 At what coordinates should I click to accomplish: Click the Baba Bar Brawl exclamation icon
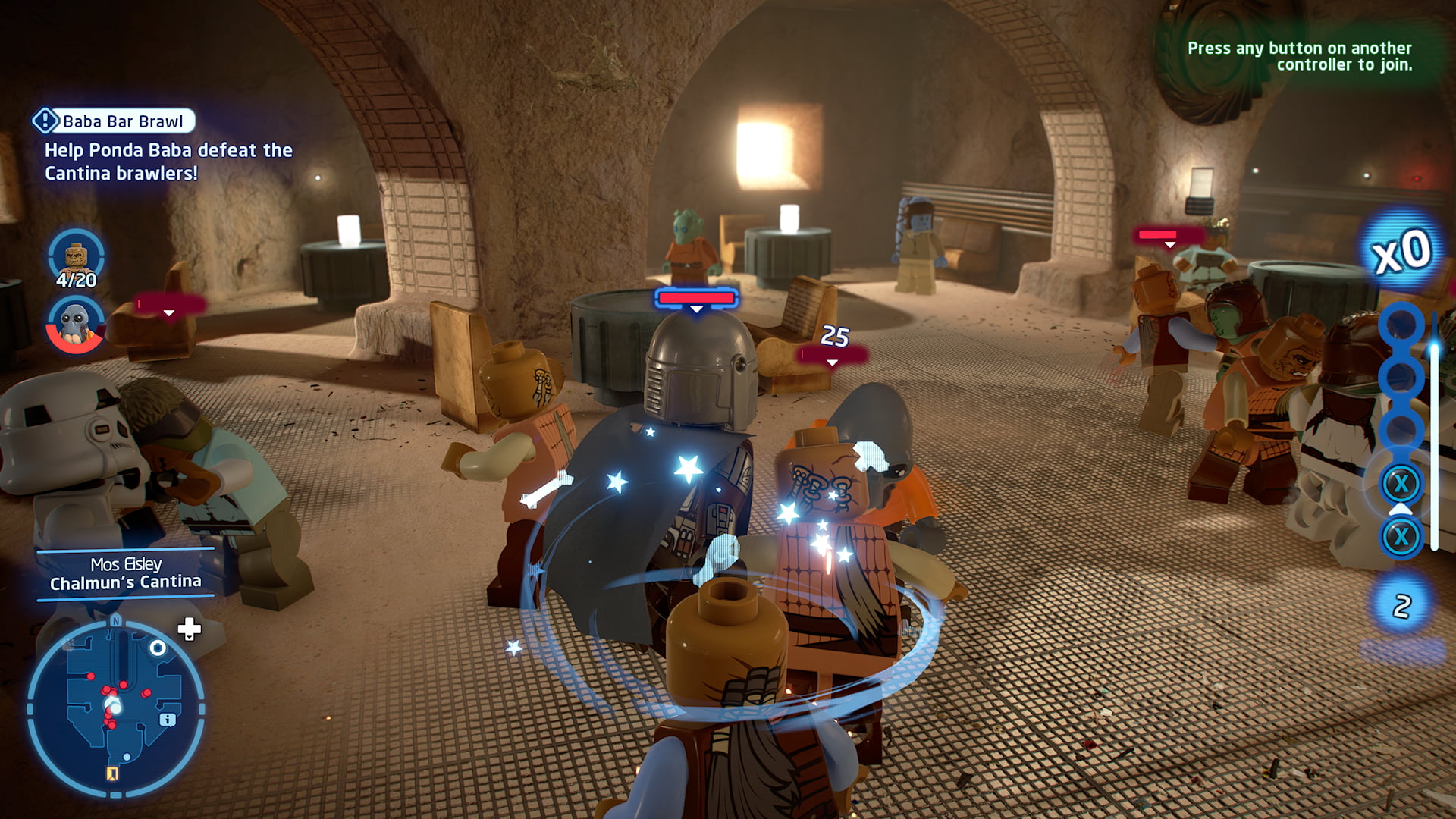coord(47,120)
